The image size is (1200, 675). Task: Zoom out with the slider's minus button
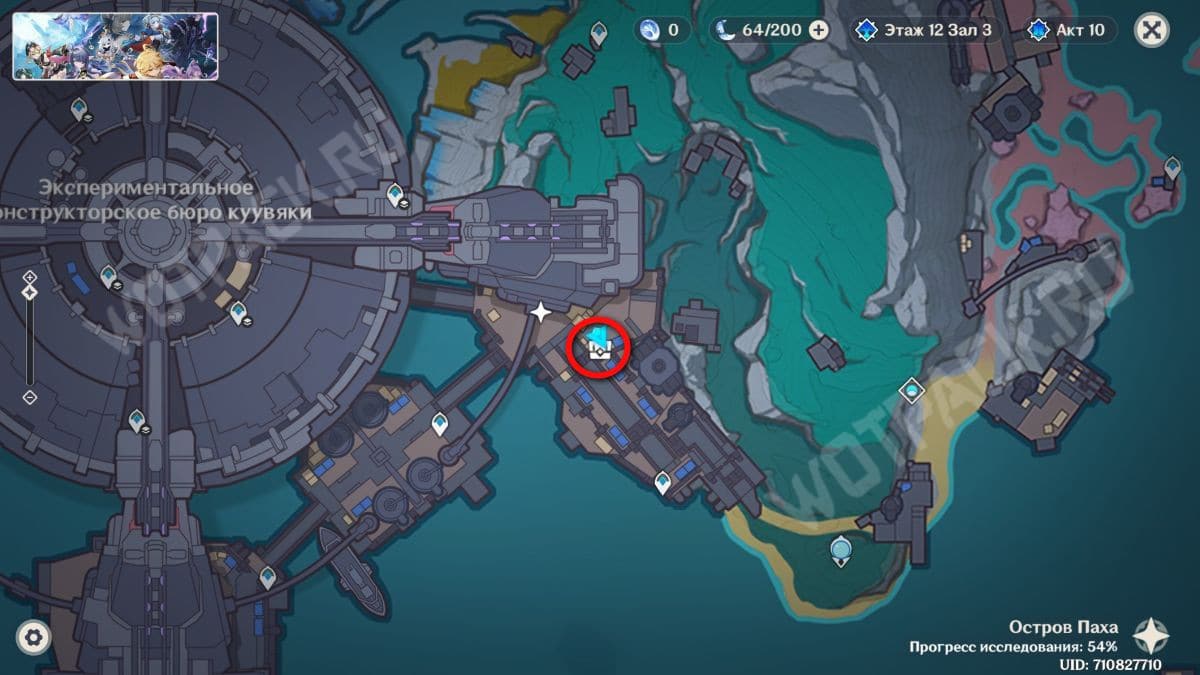(x=30, y=397)
